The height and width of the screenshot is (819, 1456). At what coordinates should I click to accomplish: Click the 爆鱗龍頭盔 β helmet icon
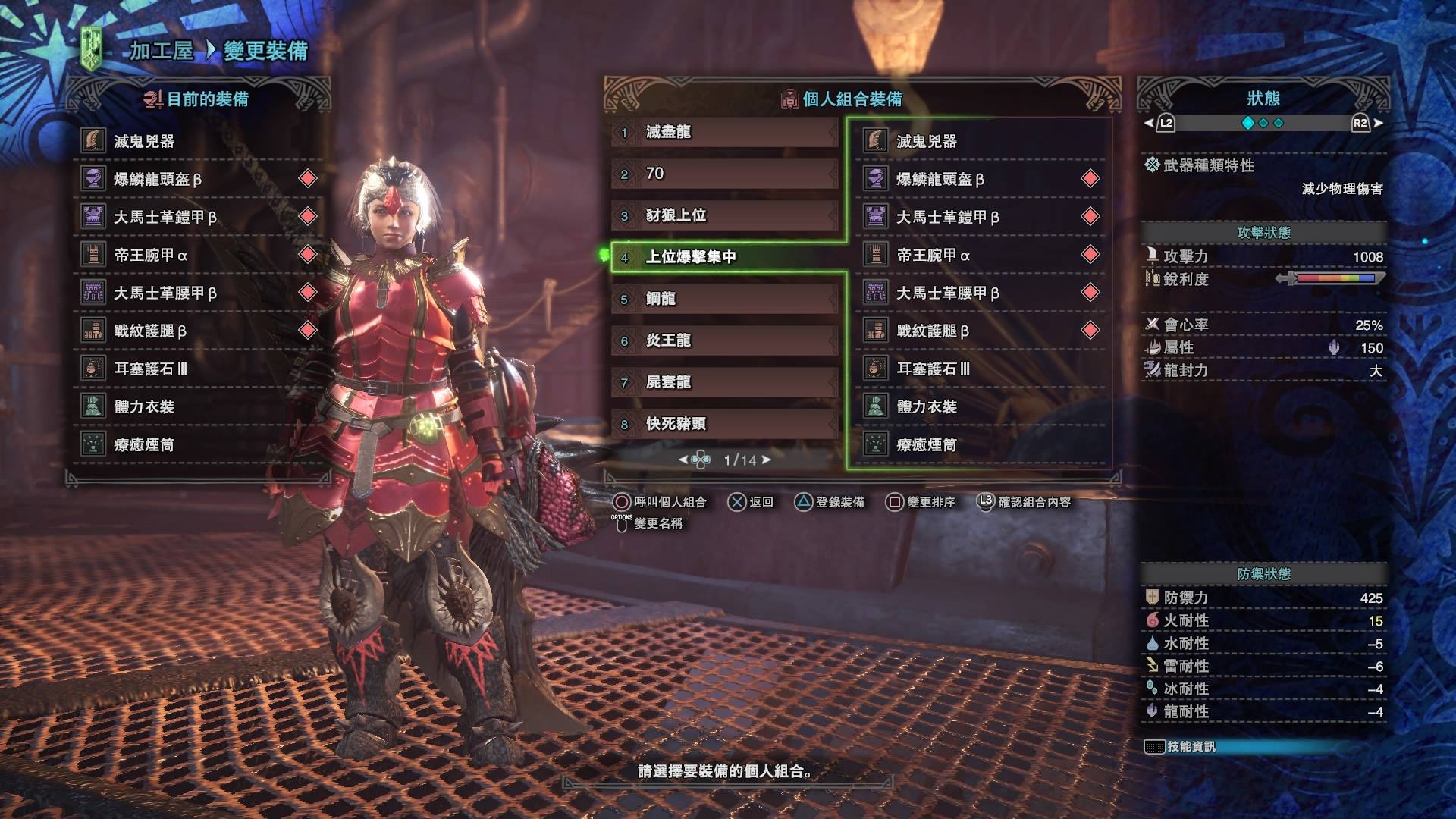click(x=93, y=180)
